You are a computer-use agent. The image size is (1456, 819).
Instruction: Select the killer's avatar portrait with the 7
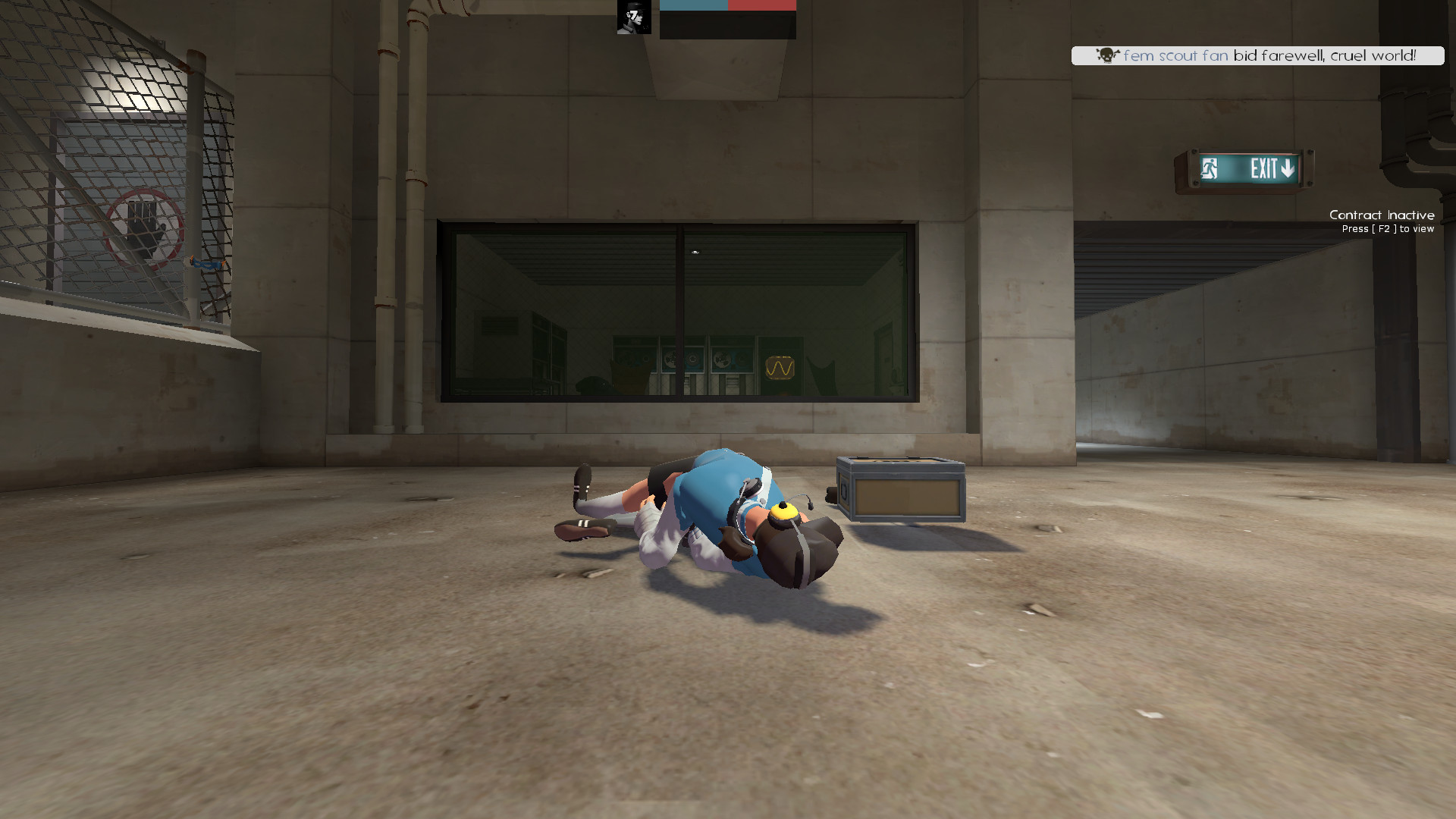[x=632, y=17]
